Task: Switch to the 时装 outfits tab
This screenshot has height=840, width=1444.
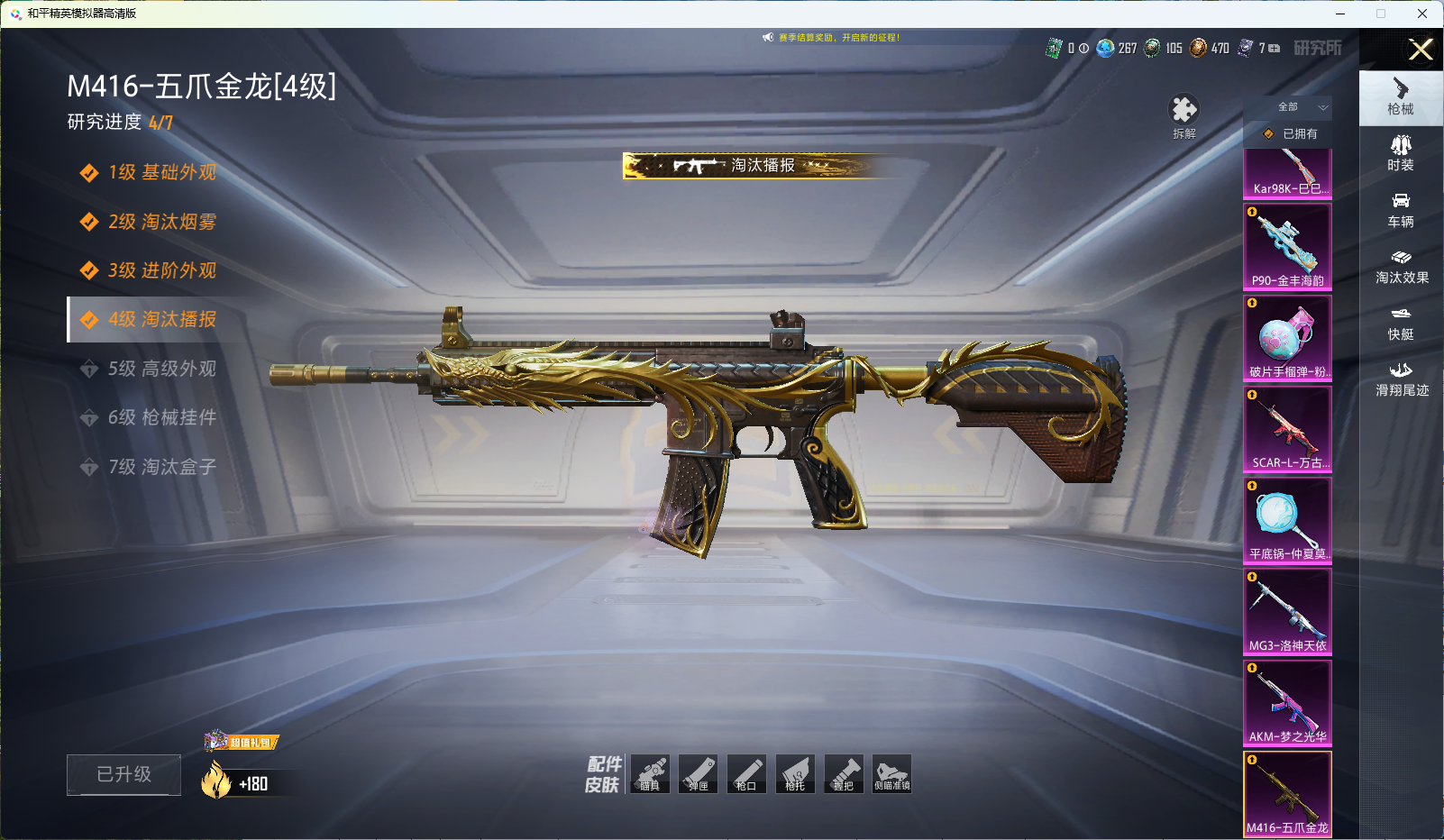Action: click(x=1401, y=153)
